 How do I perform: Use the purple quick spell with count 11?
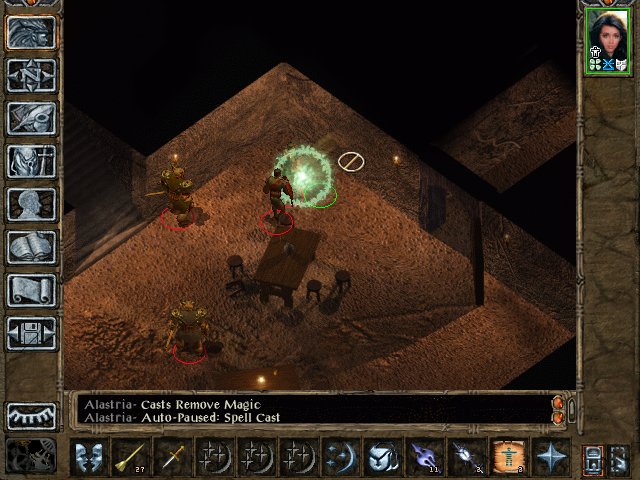pyautogui.click(x=426, y=456)
